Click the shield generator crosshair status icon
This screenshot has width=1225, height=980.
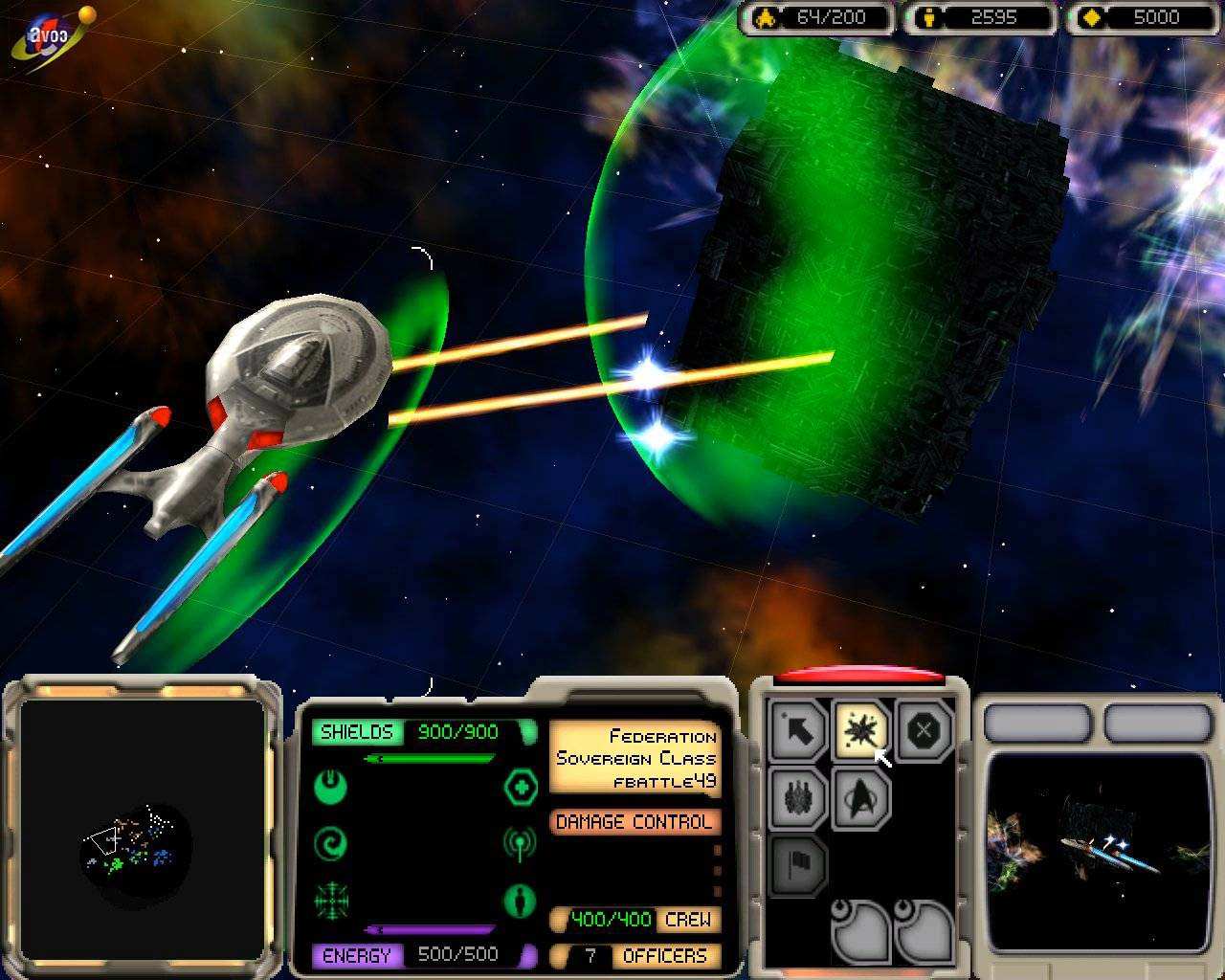331,902
